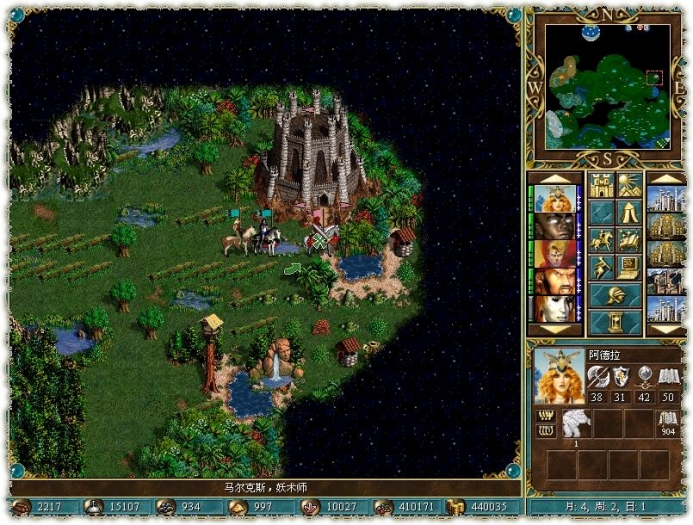Click the town list down arrow
Viewport: 693px width, 525px height.
click(665, 329)
